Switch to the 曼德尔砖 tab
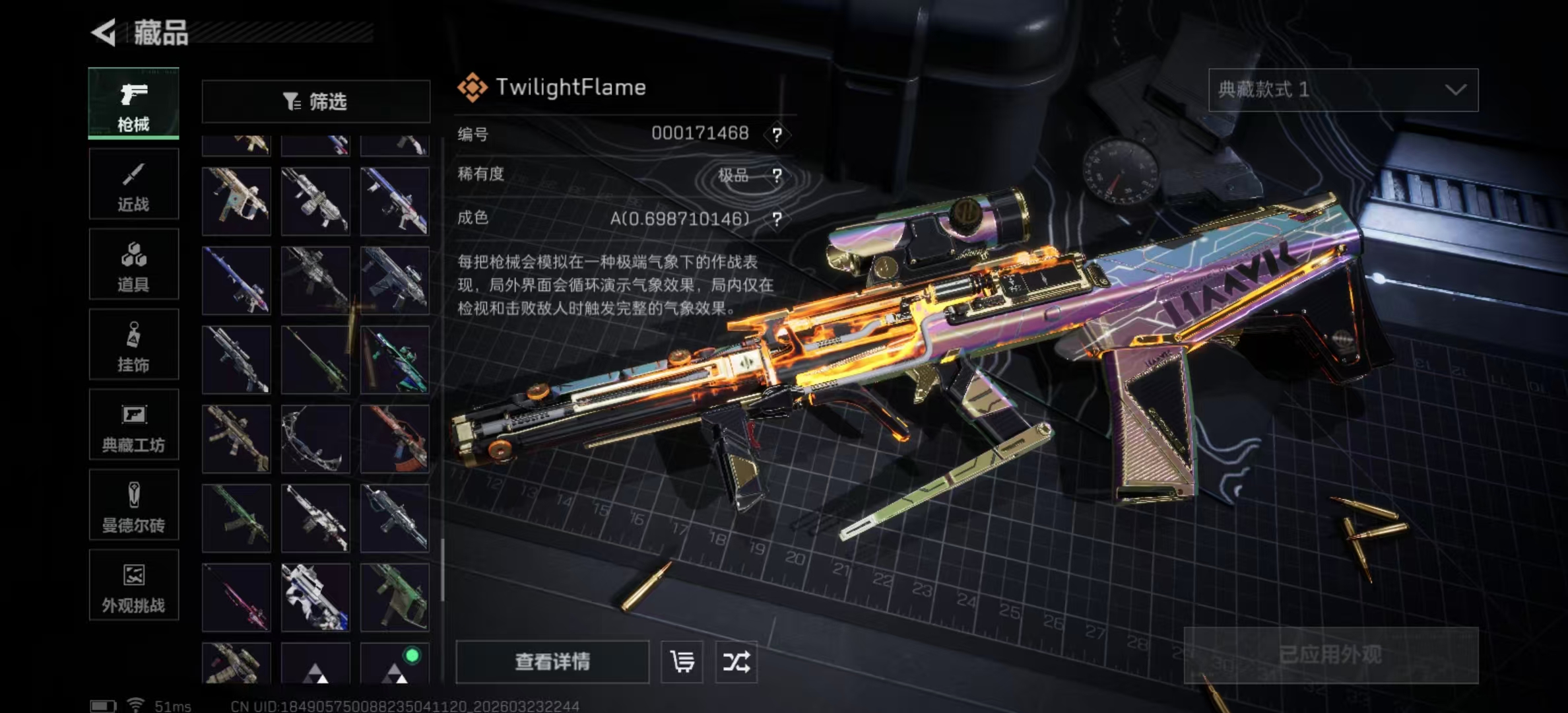Image resolution: width=1568 pixels, height=713 pixels. pyautogui.click(x=134, y=505)
